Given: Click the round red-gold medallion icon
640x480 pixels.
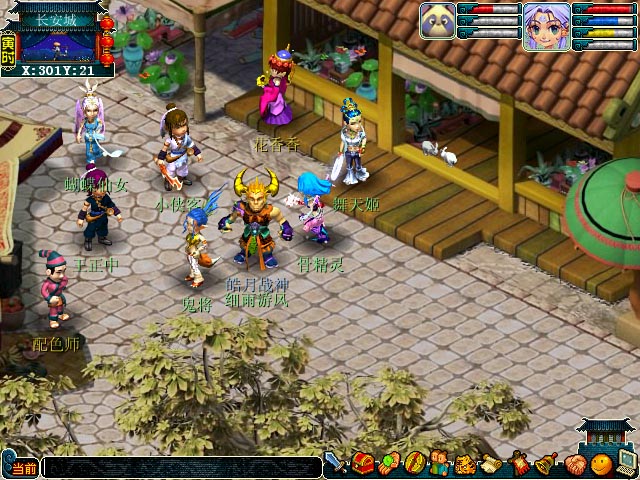Looking at the screenshot, I should point(415,464).
